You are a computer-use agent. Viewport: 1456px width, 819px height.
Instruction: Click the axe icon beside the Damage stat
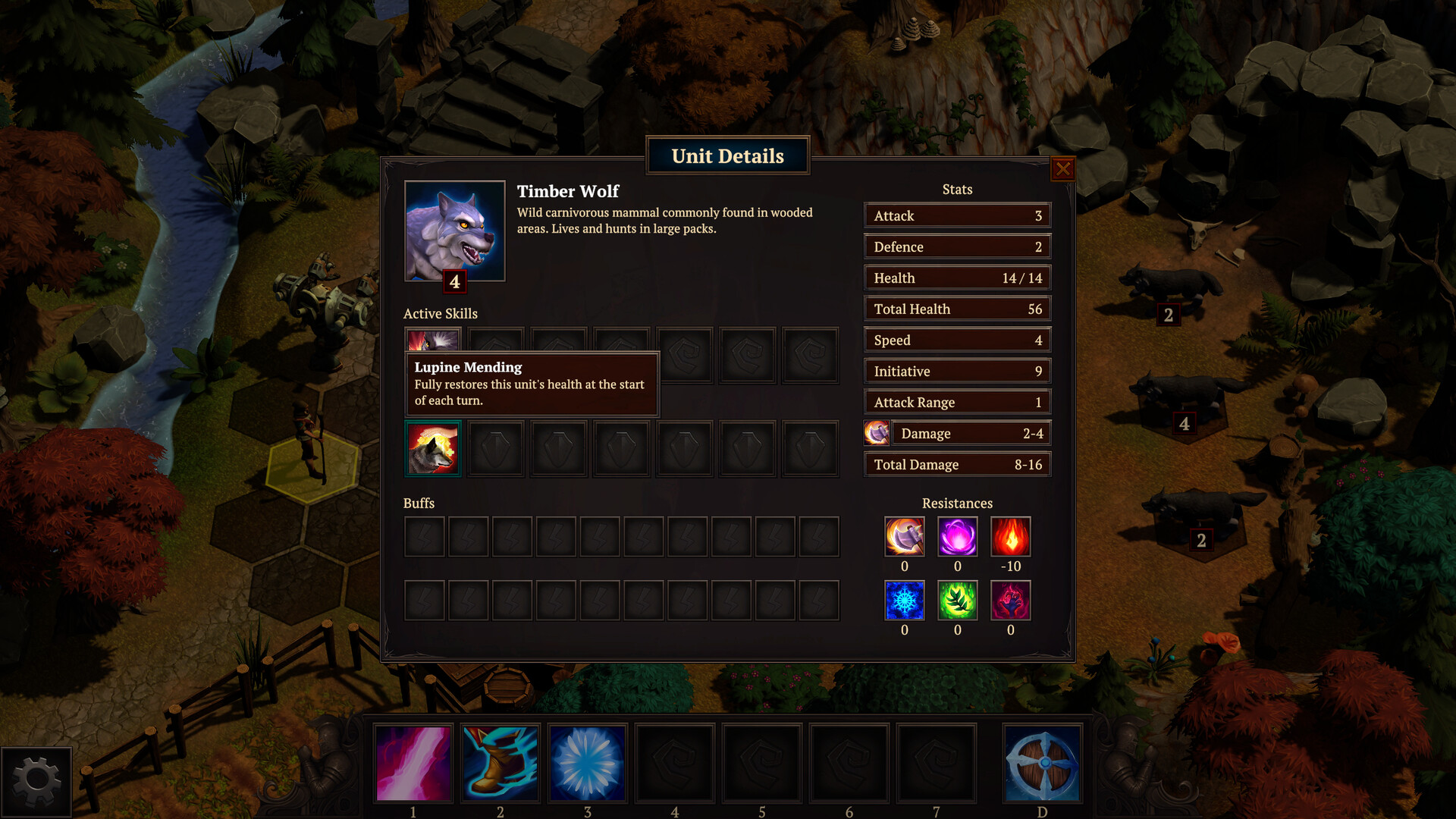pyautogui.click(x=877, y=433)
